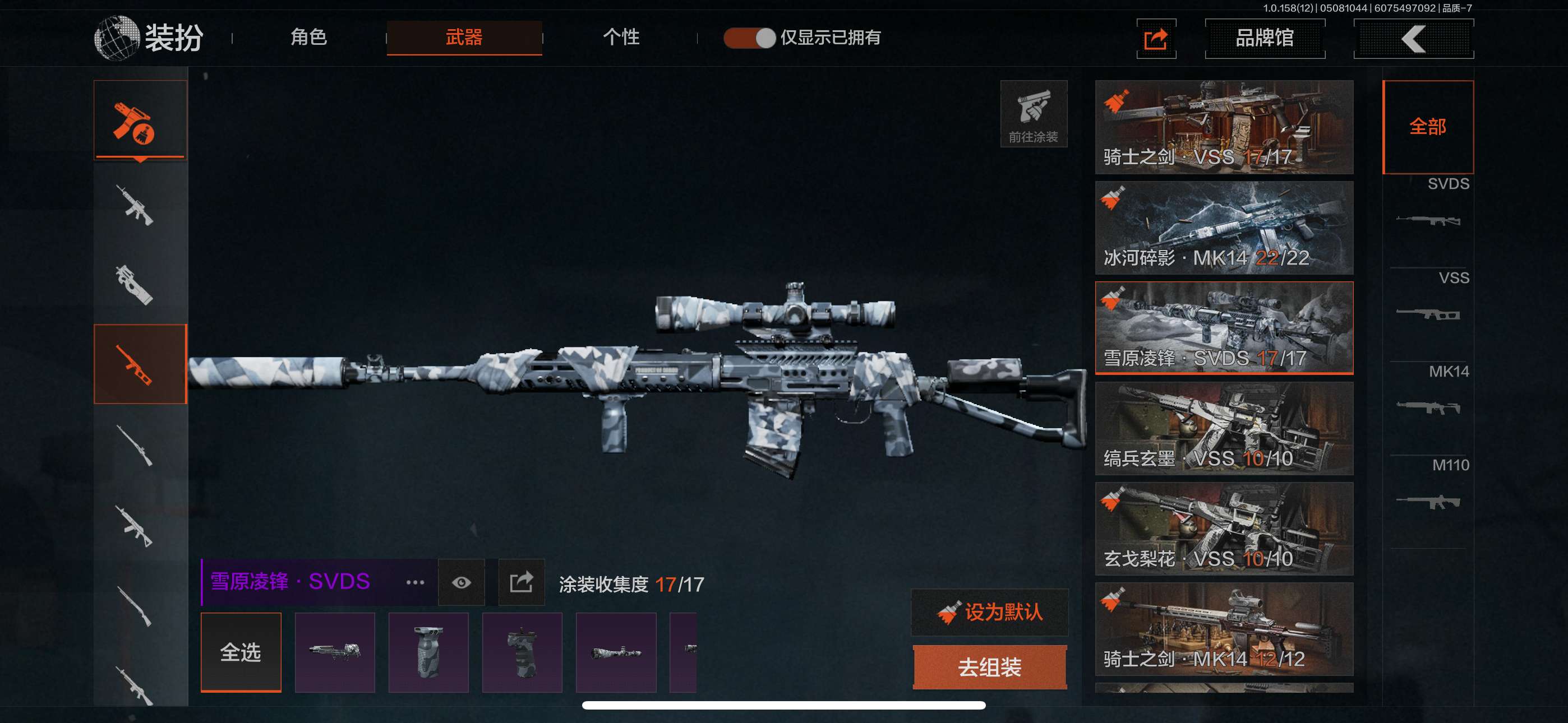Select the 骑士之剑 · MK14 skin
This screenshot has height=723, width=1568.
(x=1224, y=629)
